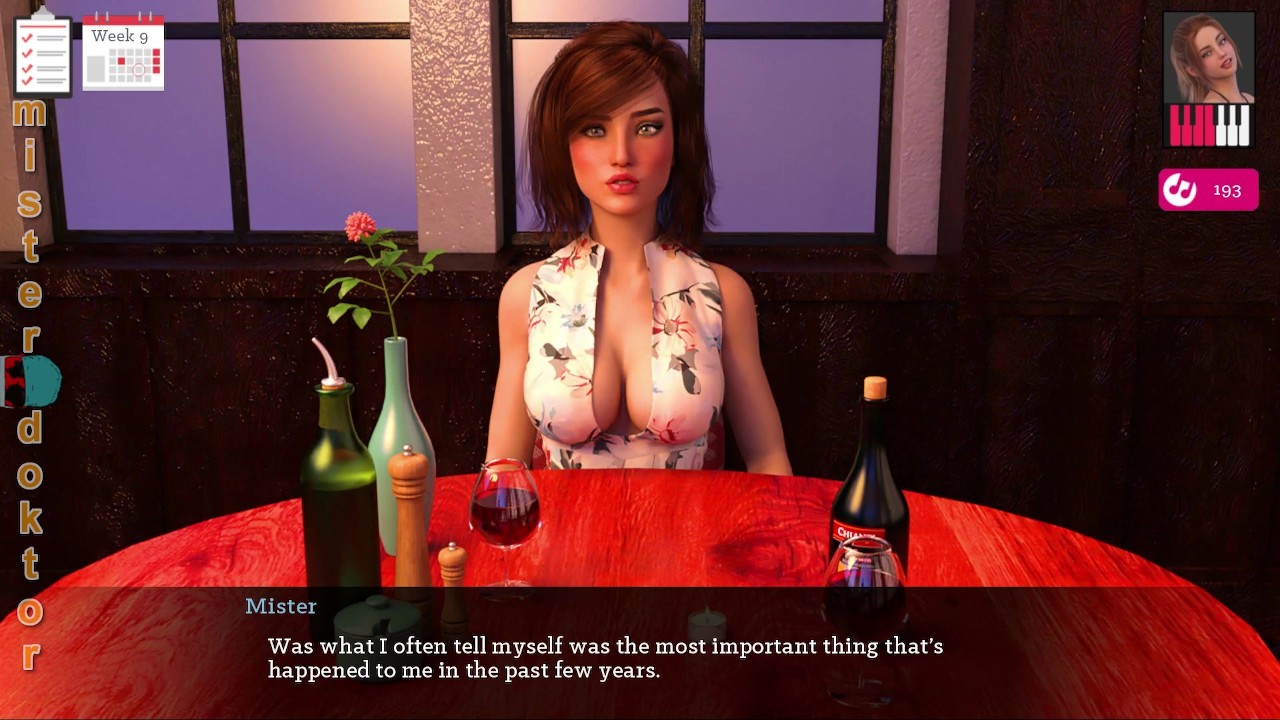Click the pink 193 points badge
1280x720 pixels.
1208,190
